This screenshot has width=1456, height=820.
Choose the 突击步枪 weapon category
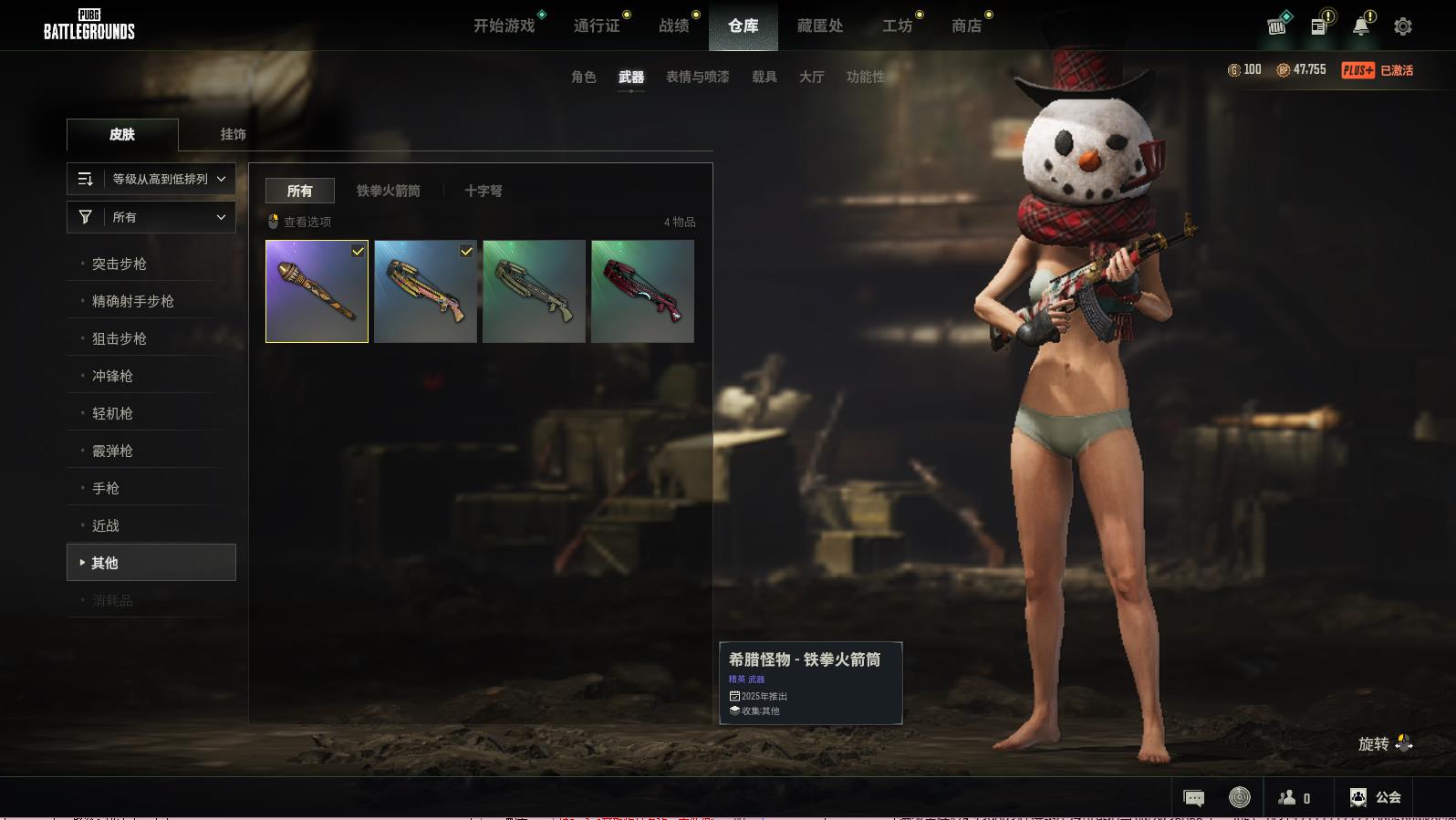pos(120,265)
